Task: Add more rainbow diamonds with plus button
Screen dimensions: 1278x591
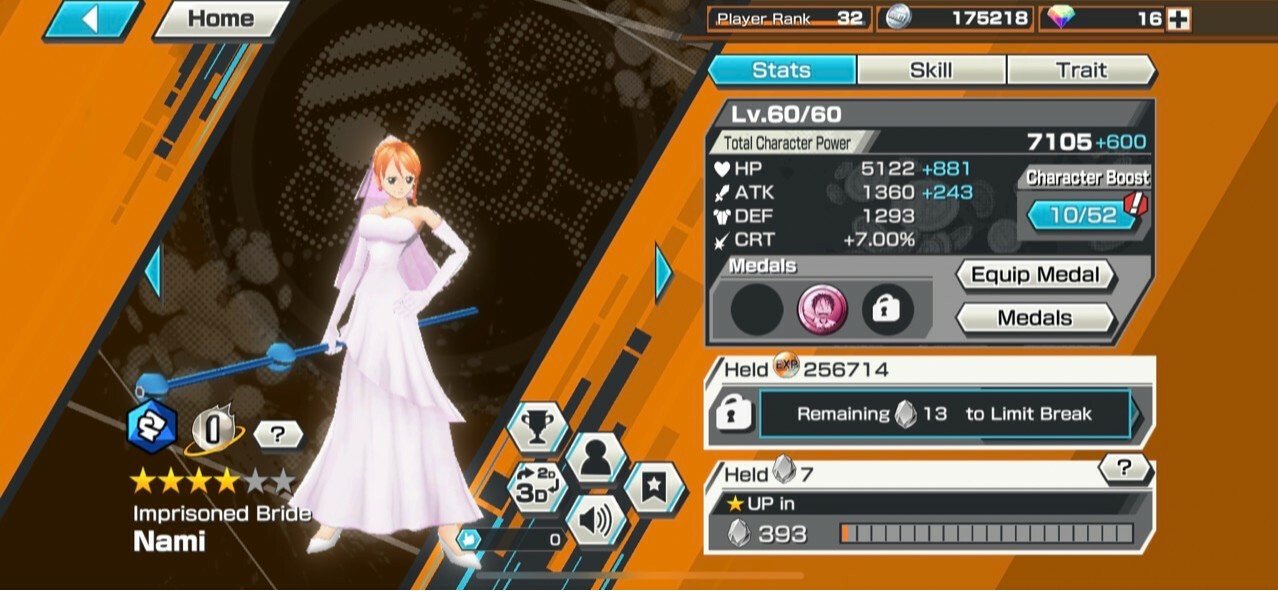Action: tap(1178, 18)
